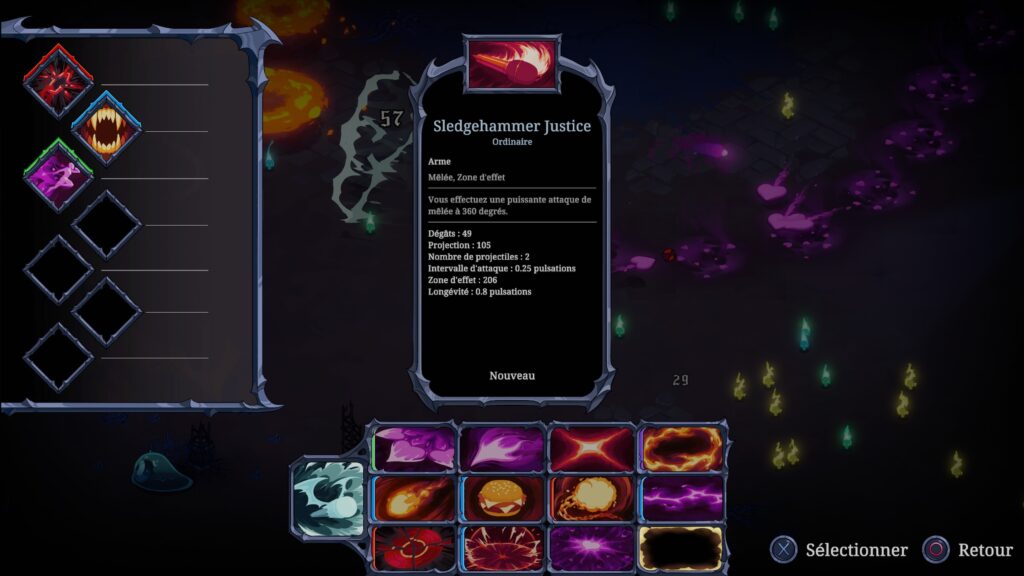Choose the red crossed beams tile
1024x576 pixels.
point(591,448)
